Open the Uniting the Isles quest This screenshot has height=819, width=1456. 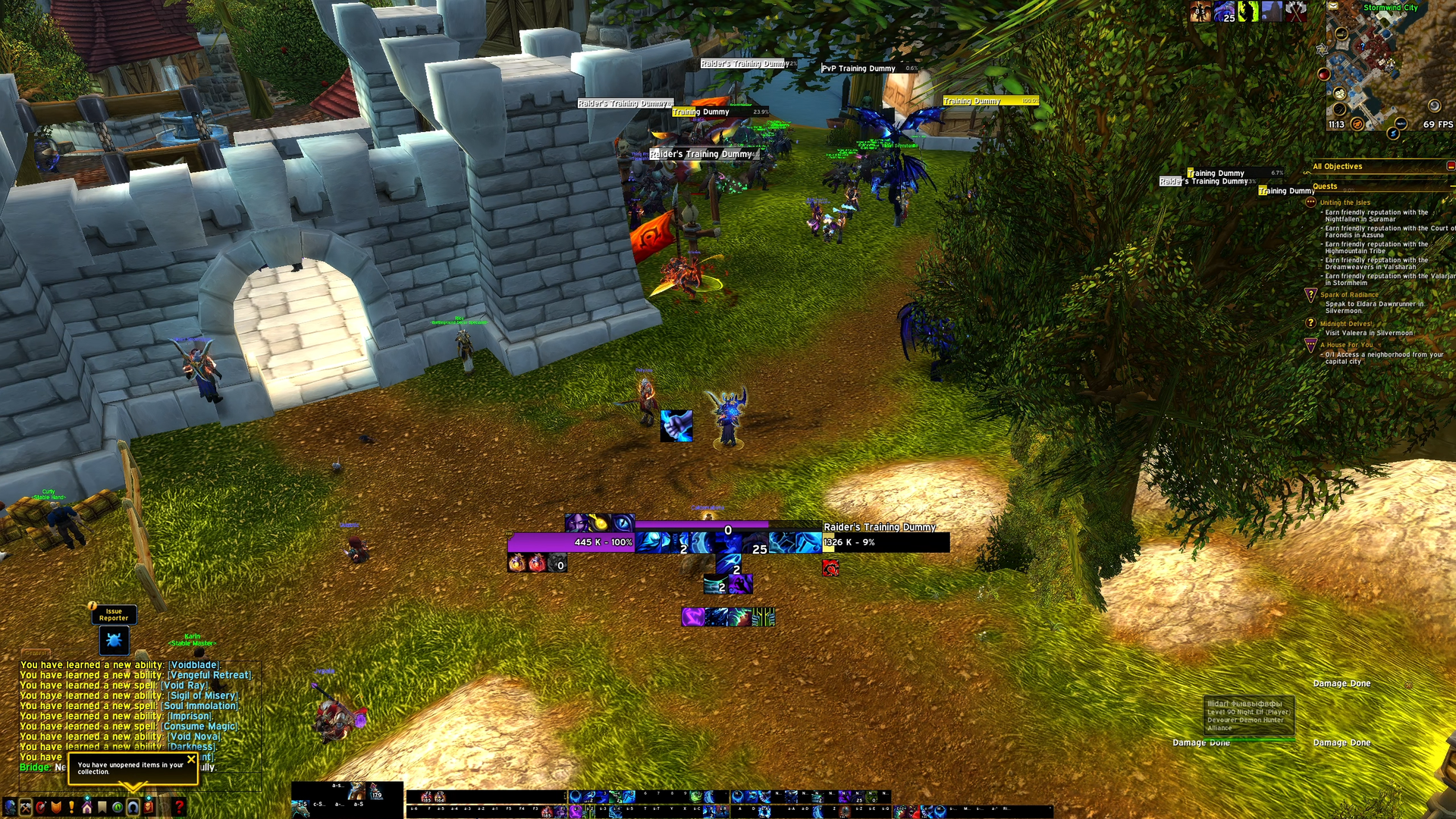1345,202
